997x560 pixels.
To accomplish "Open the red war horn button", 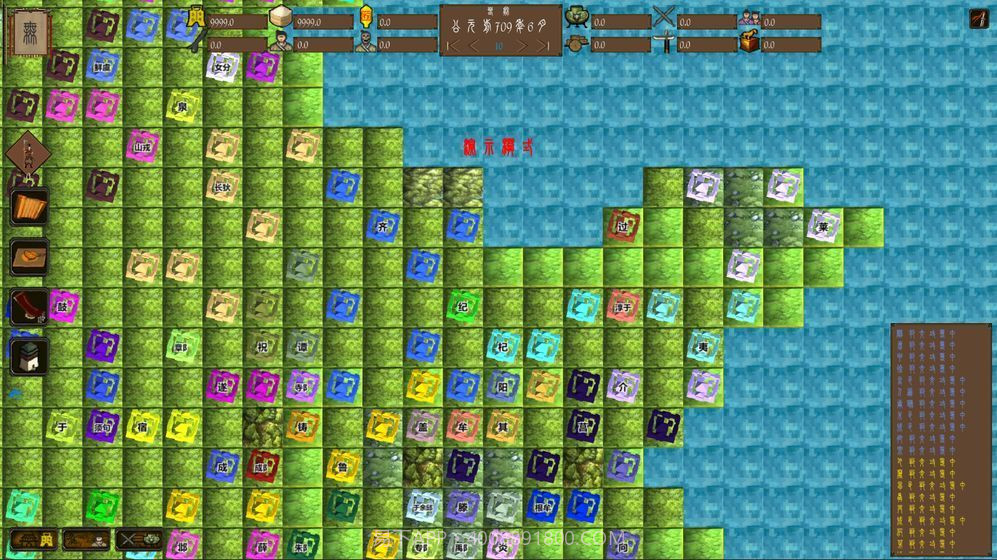I will click(x=30, y=307).
